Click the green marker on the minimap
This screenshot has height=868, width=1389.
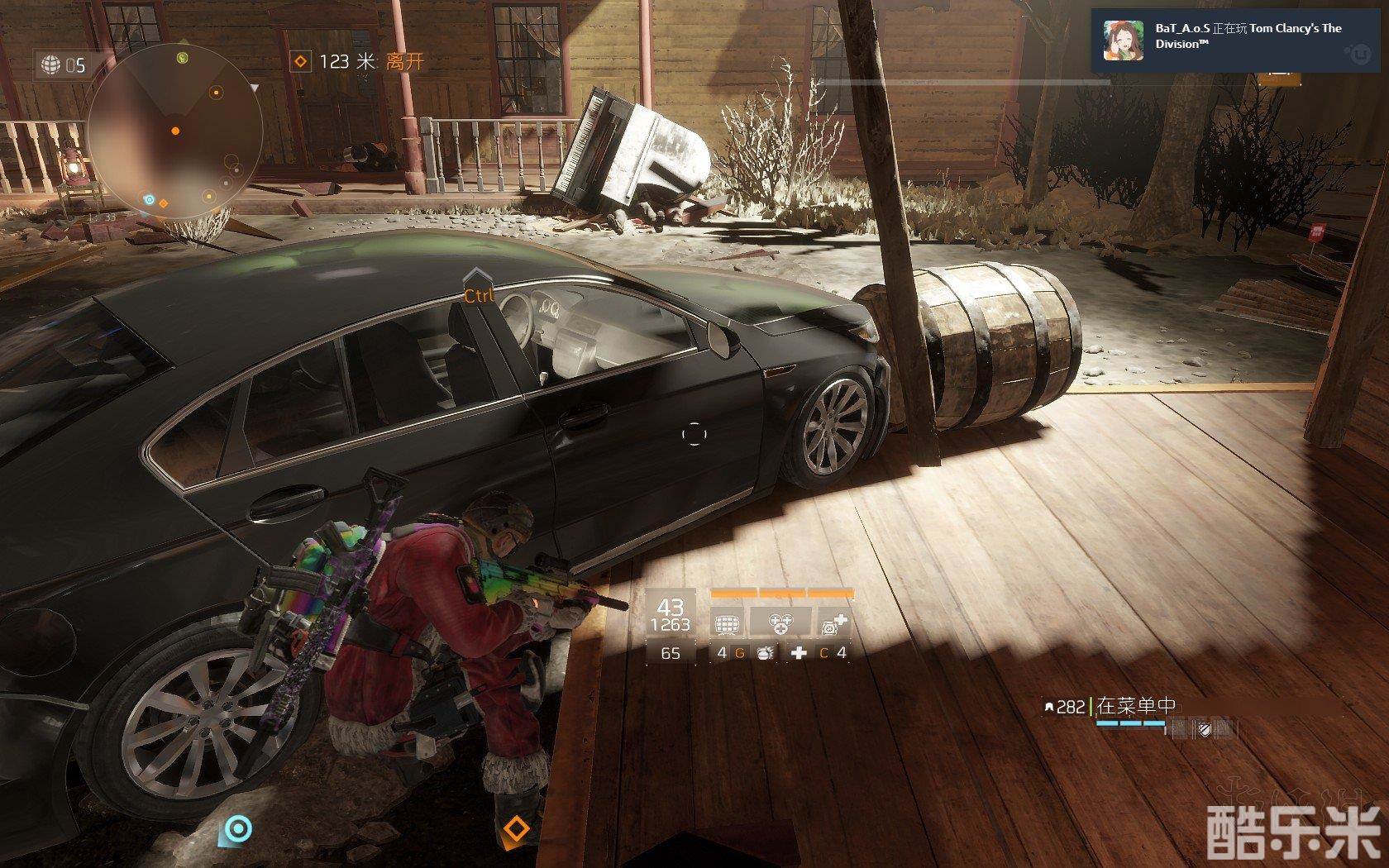pyautogui.click(x=183, y=57)
